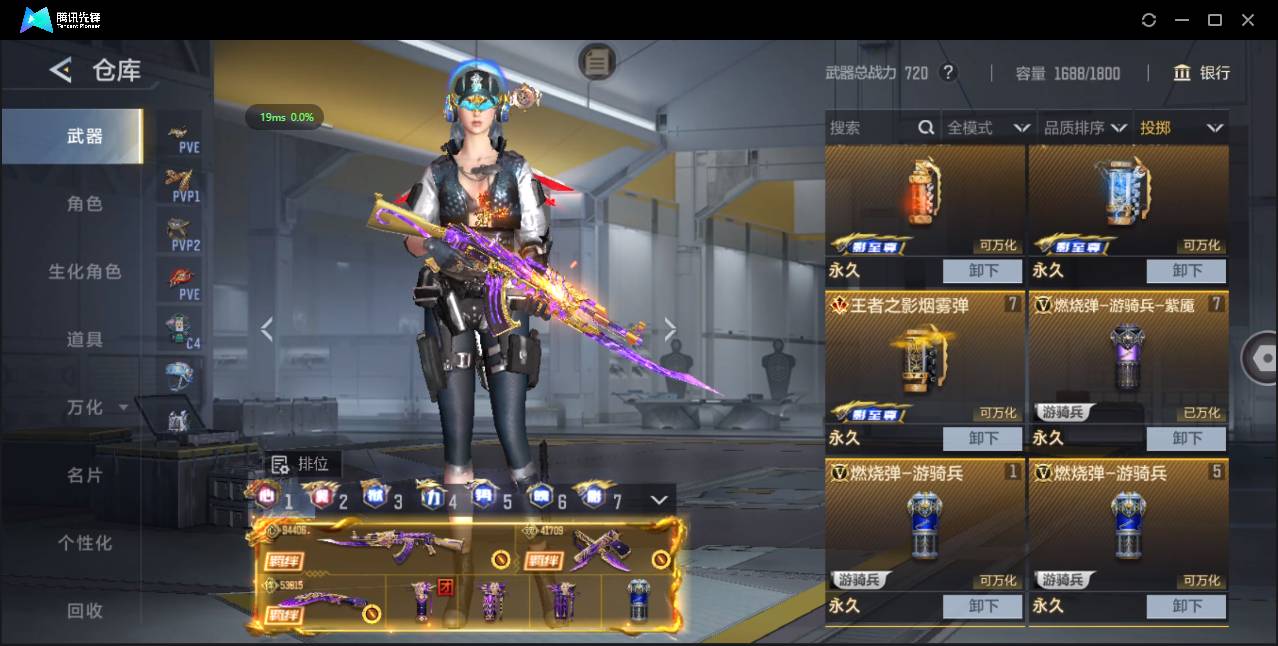The width and height of the screenshot is (1278, 646).
Task: Open the 生化角色 category
Action: (84, 272)
